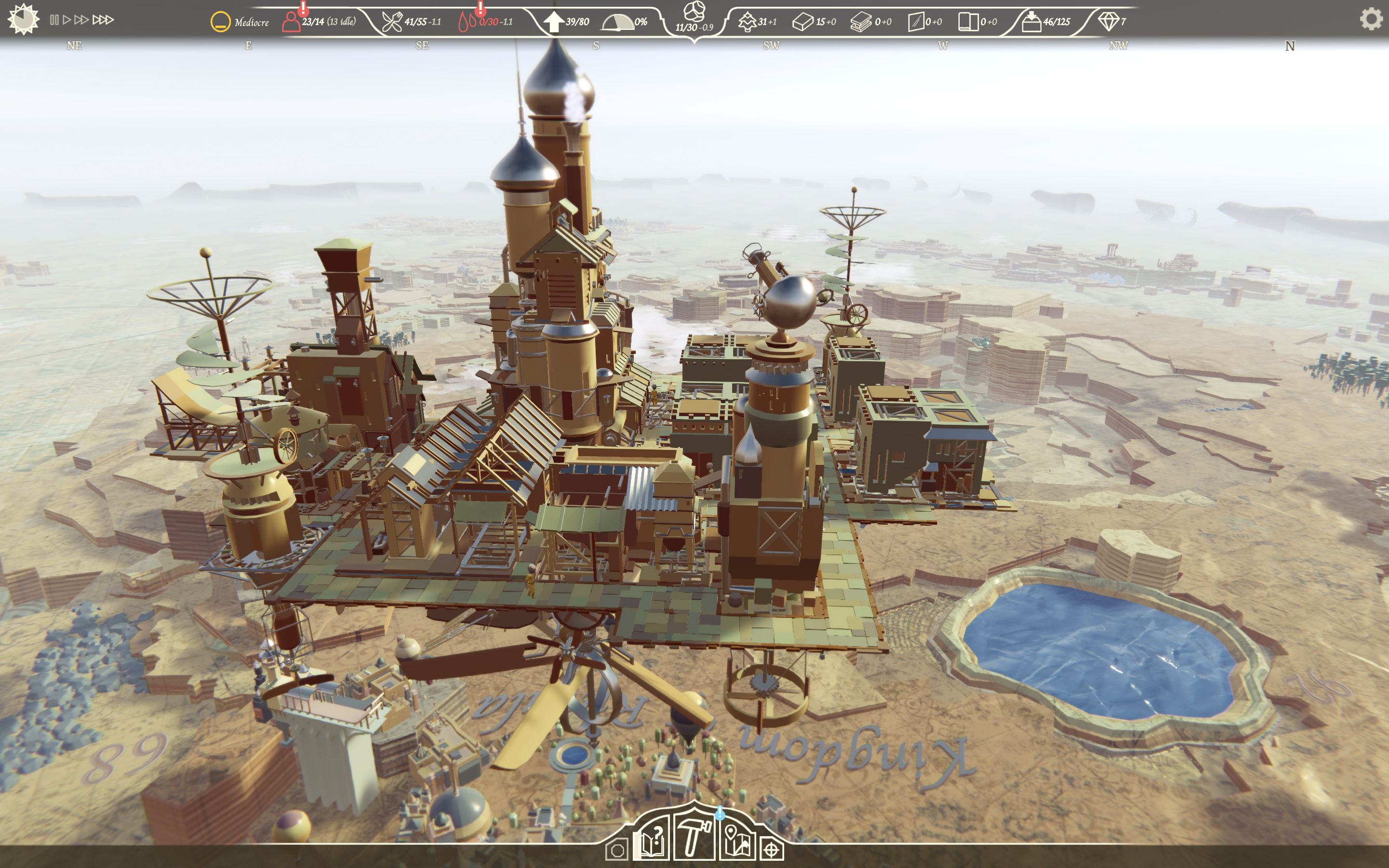Click the crosshair recenter button
This screenshot has width=1389, height=868.
(771, 850)
